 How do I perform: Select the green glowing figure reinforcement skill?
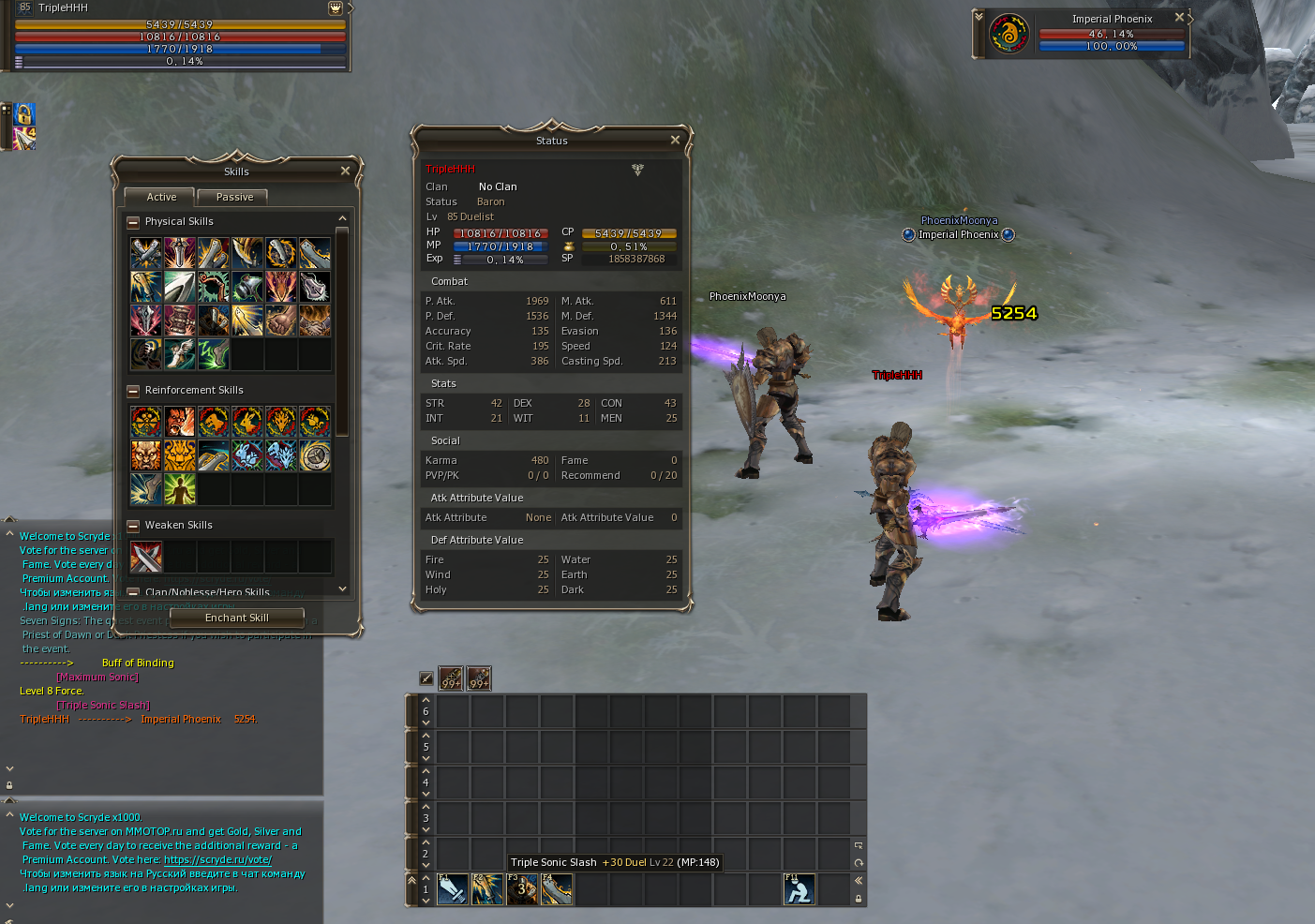coord(180,489)
